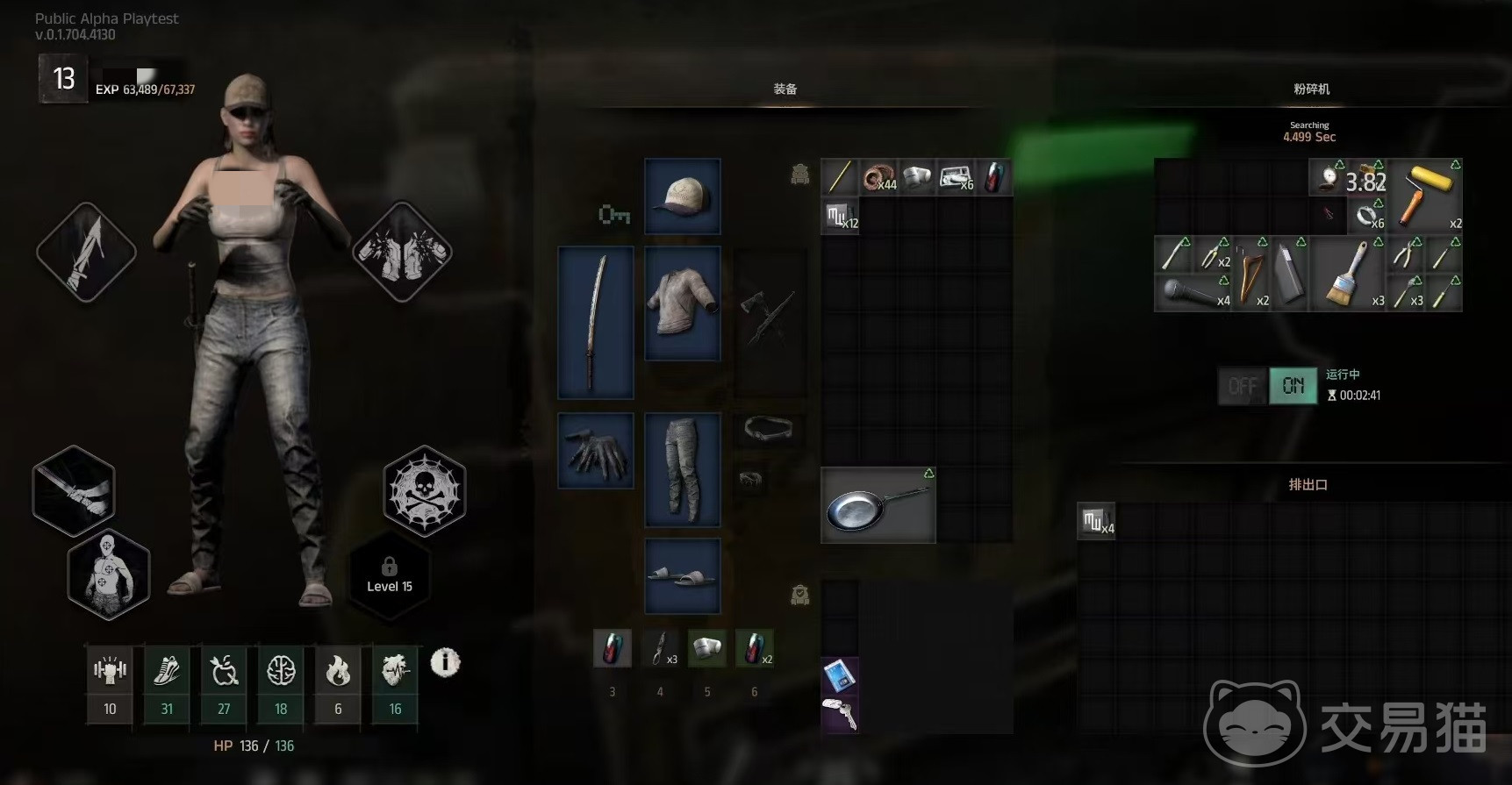Select the boxing gloves skill icon
Viewport: 1512px width, 785px height.
(x=402, y=252)
